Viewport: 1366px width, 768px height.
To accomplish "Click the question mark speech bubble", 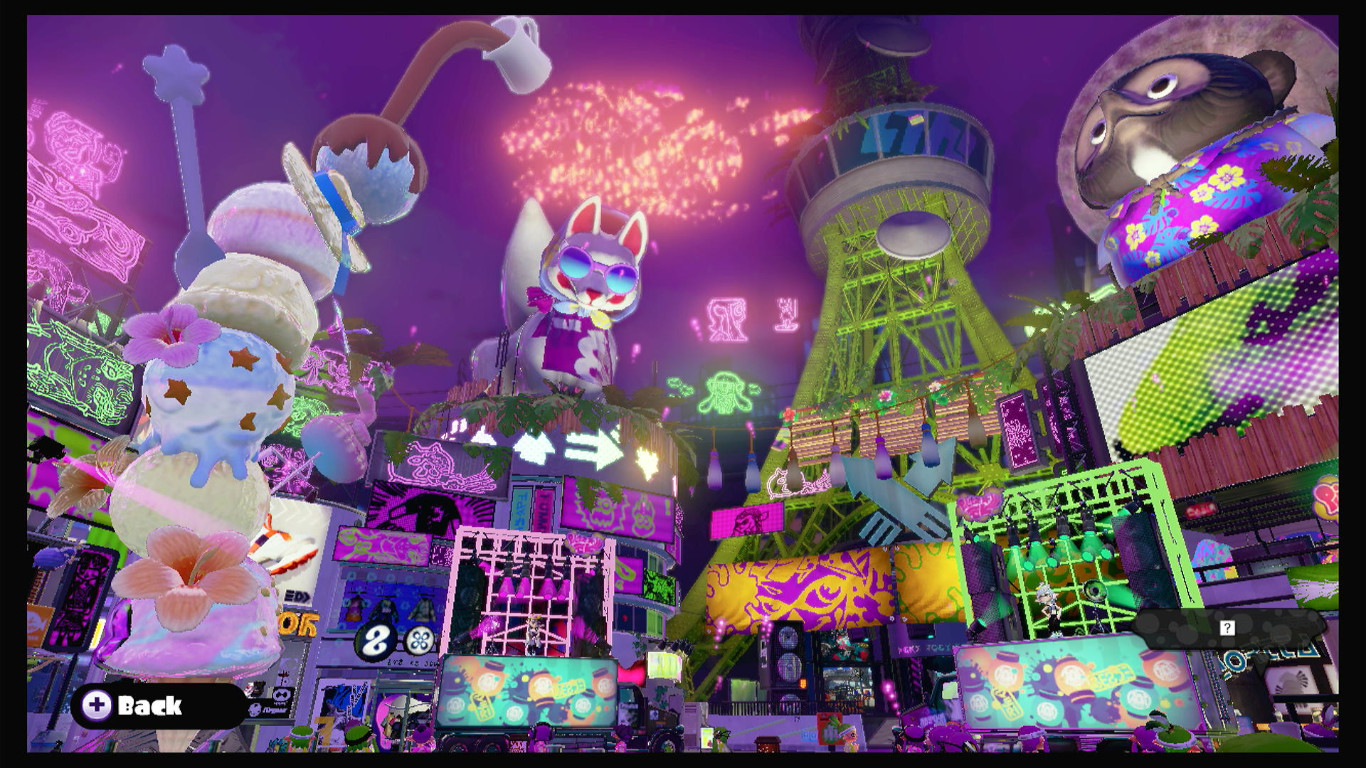I will [1227, 628].
